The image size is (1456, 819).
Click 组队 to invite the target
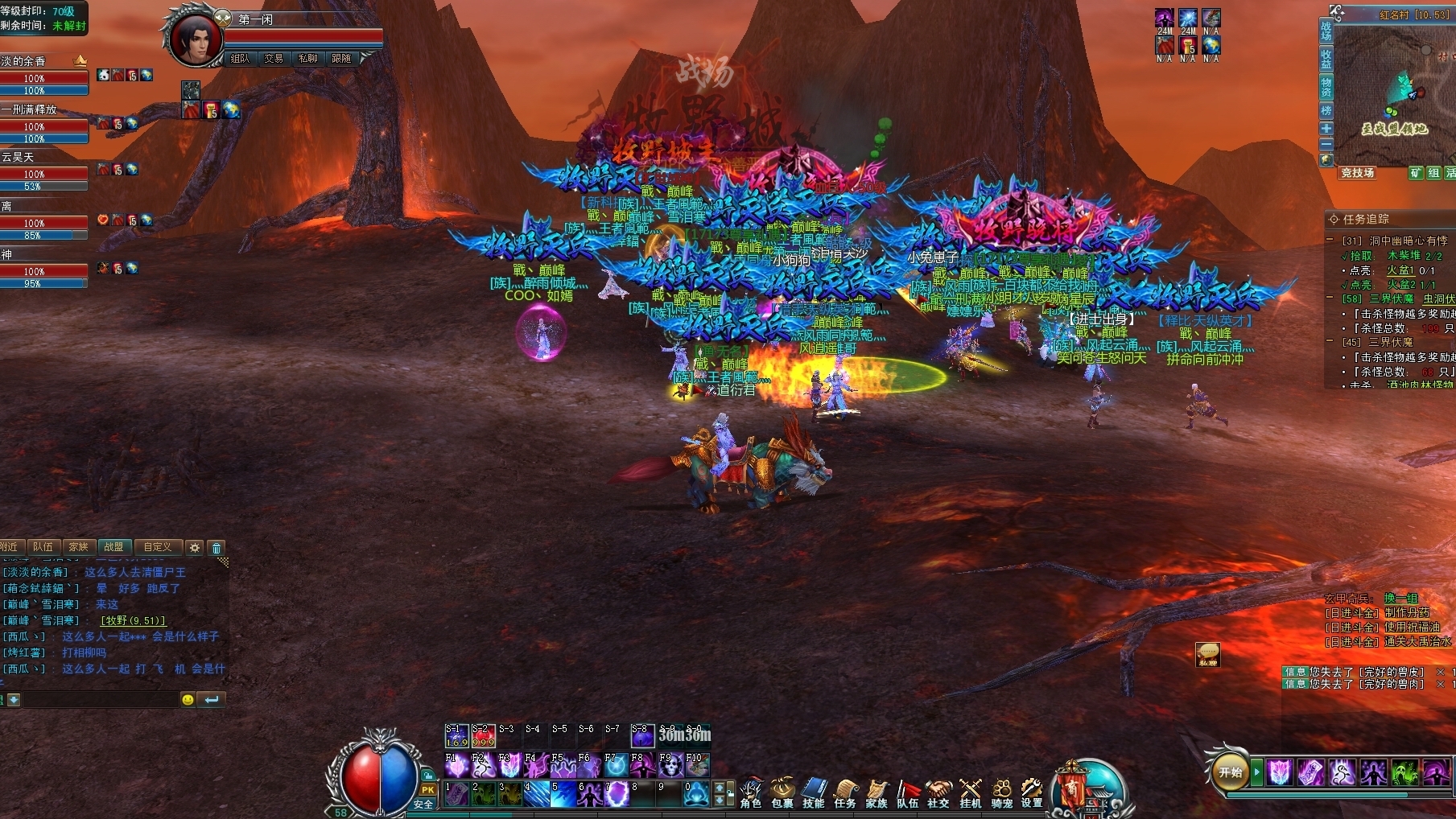(240, 59)
